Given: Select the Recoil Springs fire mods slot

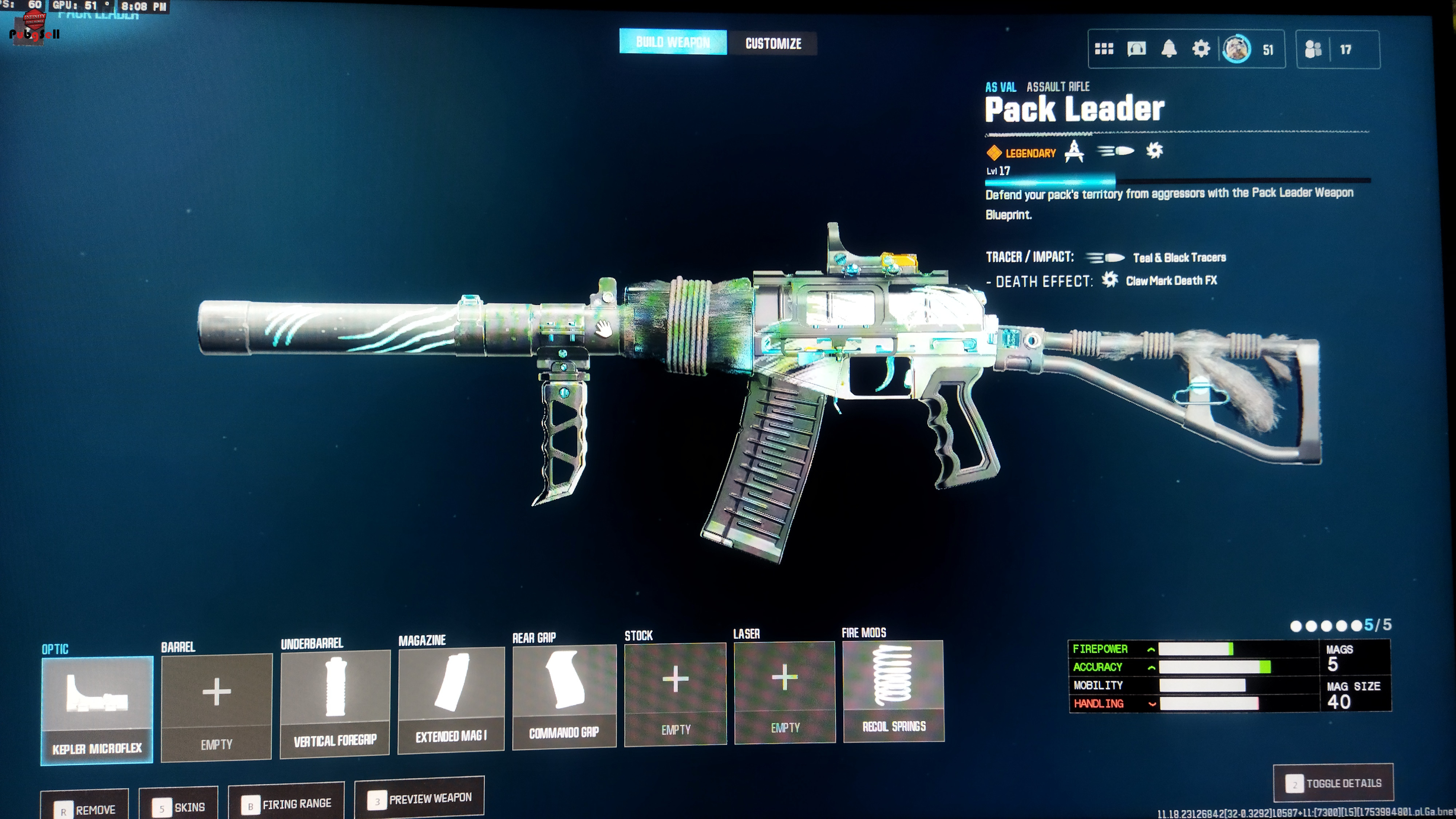Looking at the screenshot, I should pyautogui.click(x=894, y=690).
